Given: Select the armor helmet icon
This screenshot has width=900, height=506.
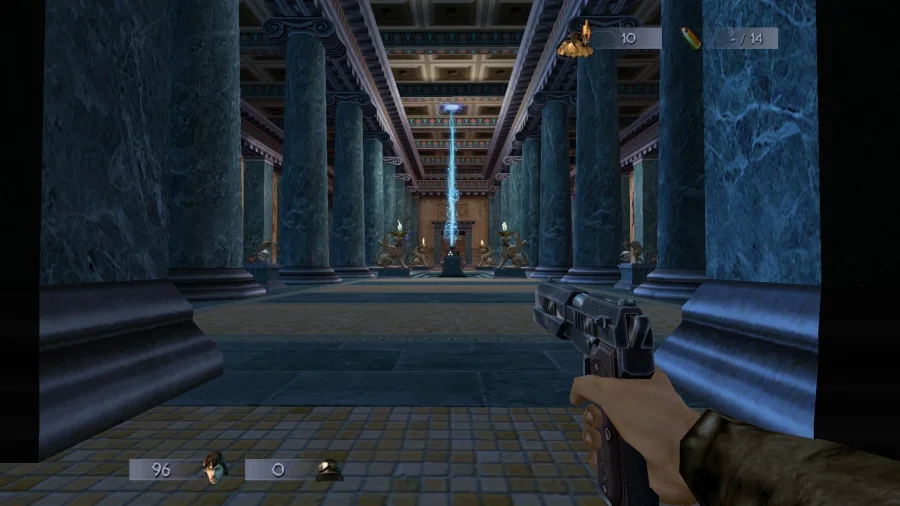Looking at the screenshot, I should coord(326,469).
